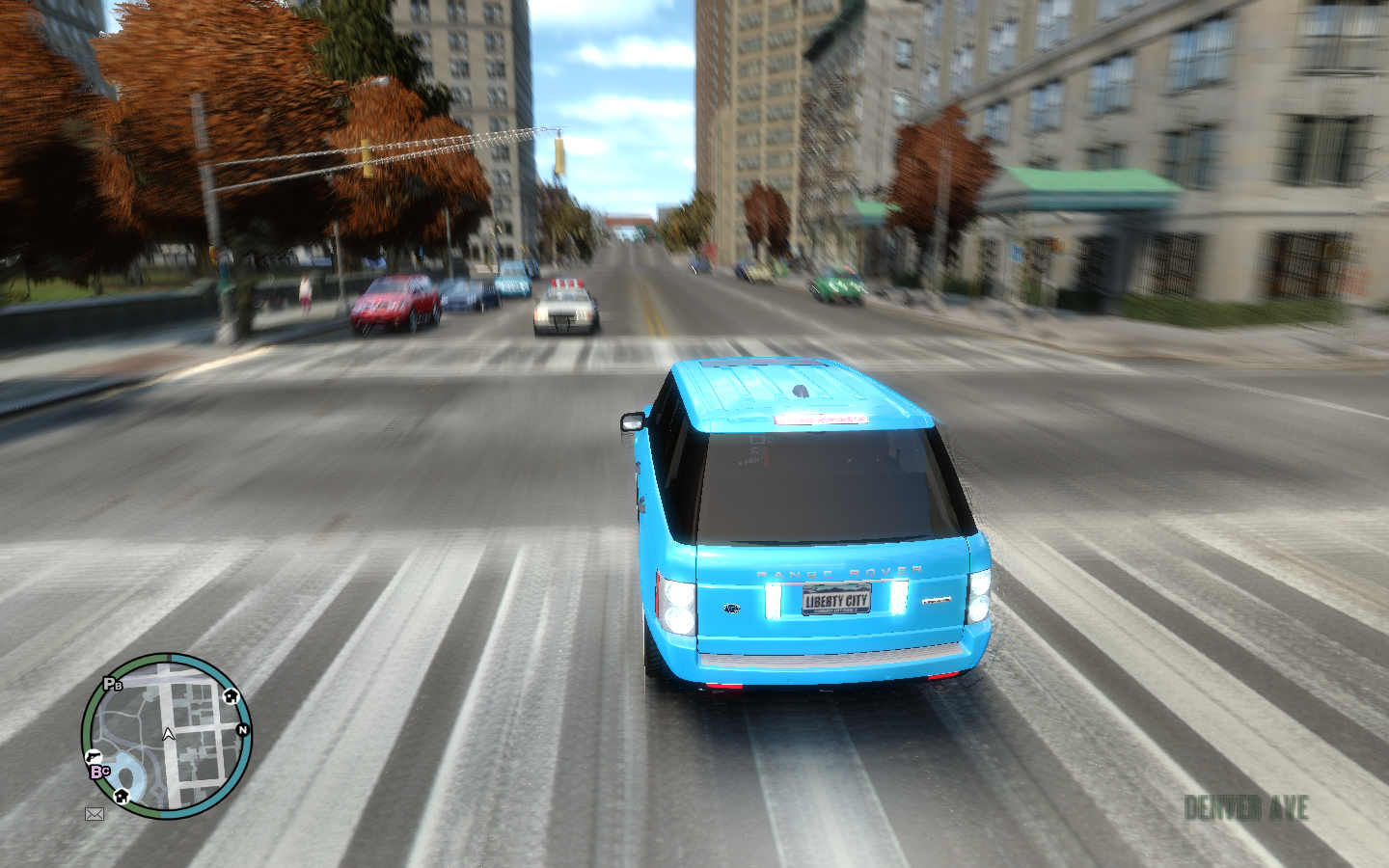
Task: Click the Pb Pay 'n' Spray blip on the radar
Action: pyautogui.click(x=112, y=683)
